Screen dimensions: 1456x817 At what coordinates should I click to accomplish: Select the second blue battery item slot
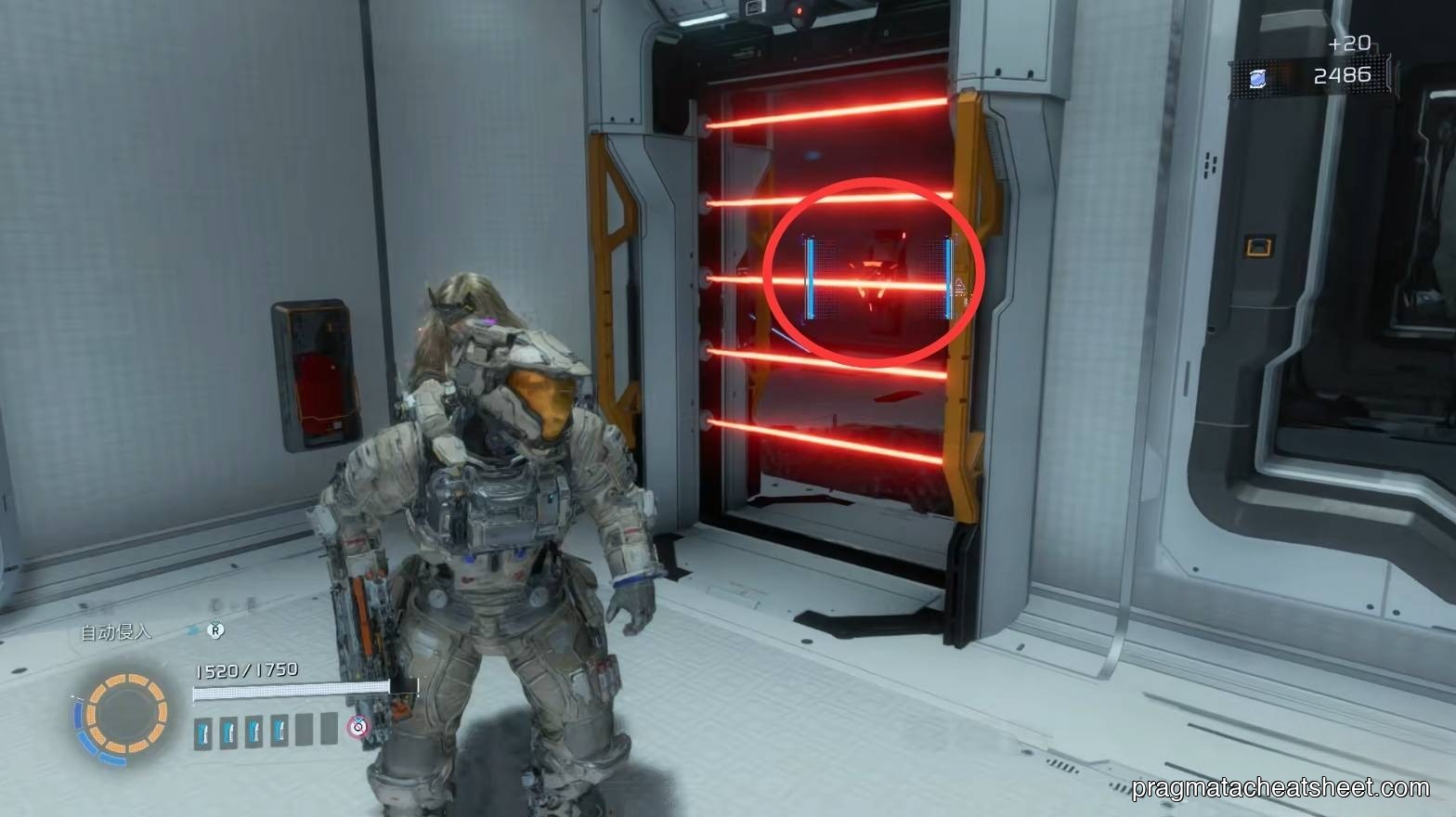(x=227, y=733)
